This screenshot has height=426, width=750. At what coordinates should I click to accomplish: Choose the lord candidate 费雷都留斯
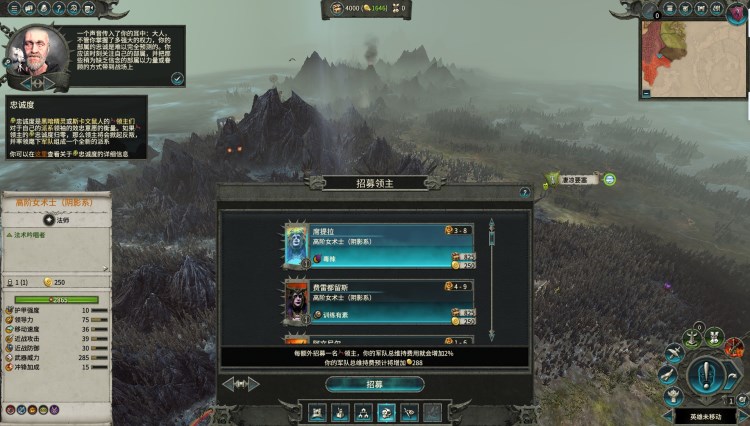coord(380,302)
